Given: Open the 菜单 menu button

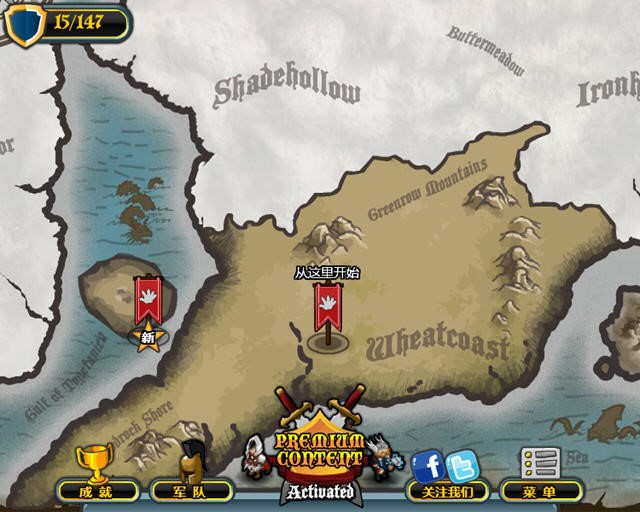Looking at the screenshot, I should click(x=540, y=476).
